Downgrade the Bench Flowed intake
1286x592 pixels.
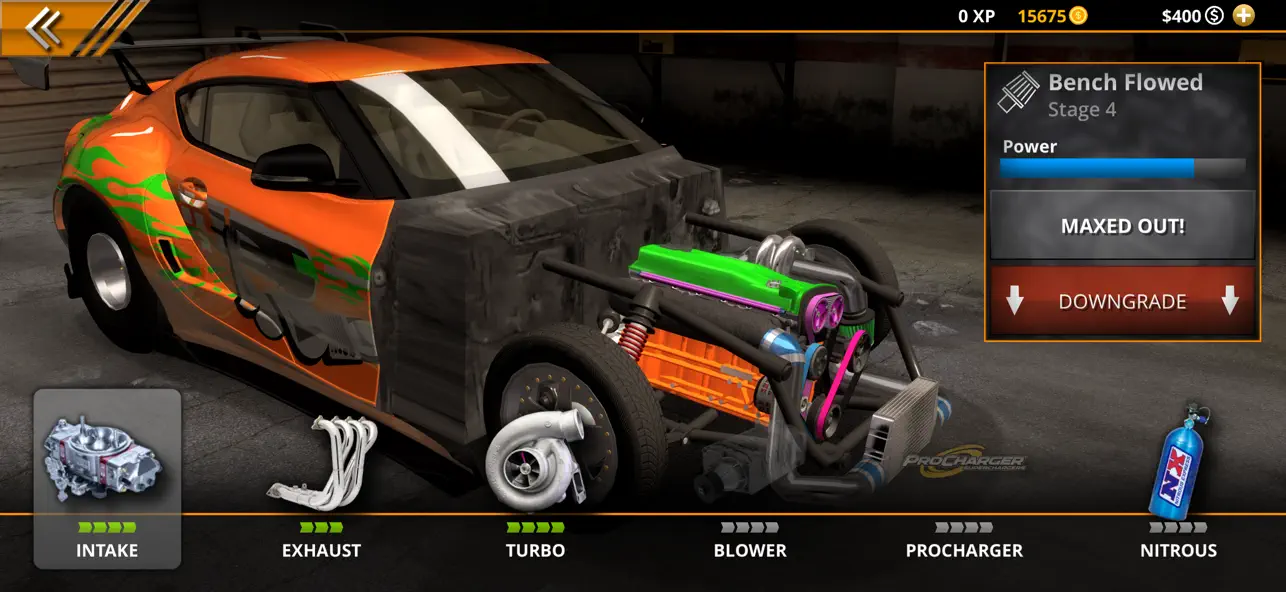point(1122,301)
